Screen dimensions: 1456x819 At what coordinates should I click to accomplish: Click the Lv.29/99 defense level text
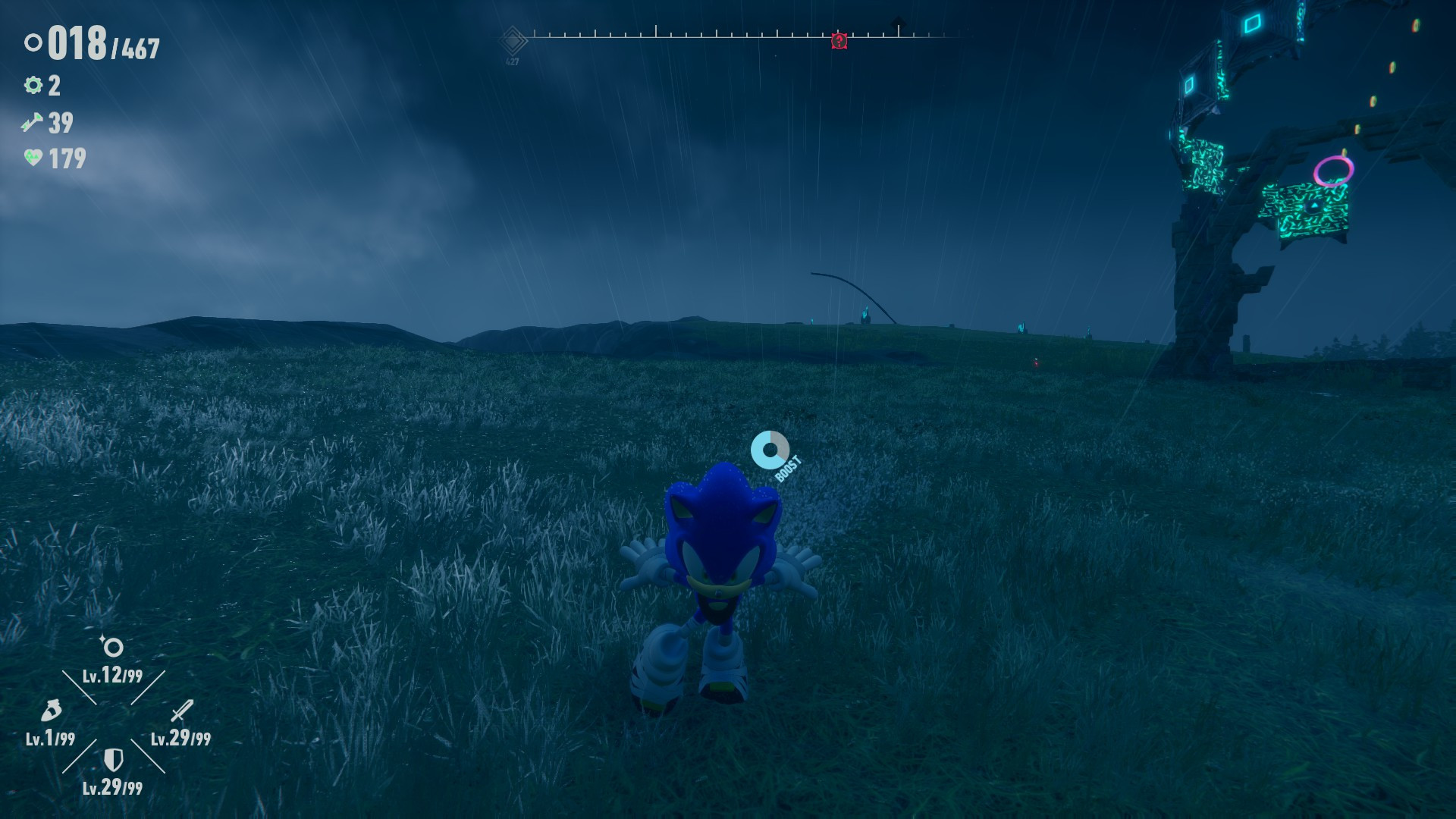click(x=111, y=789)
